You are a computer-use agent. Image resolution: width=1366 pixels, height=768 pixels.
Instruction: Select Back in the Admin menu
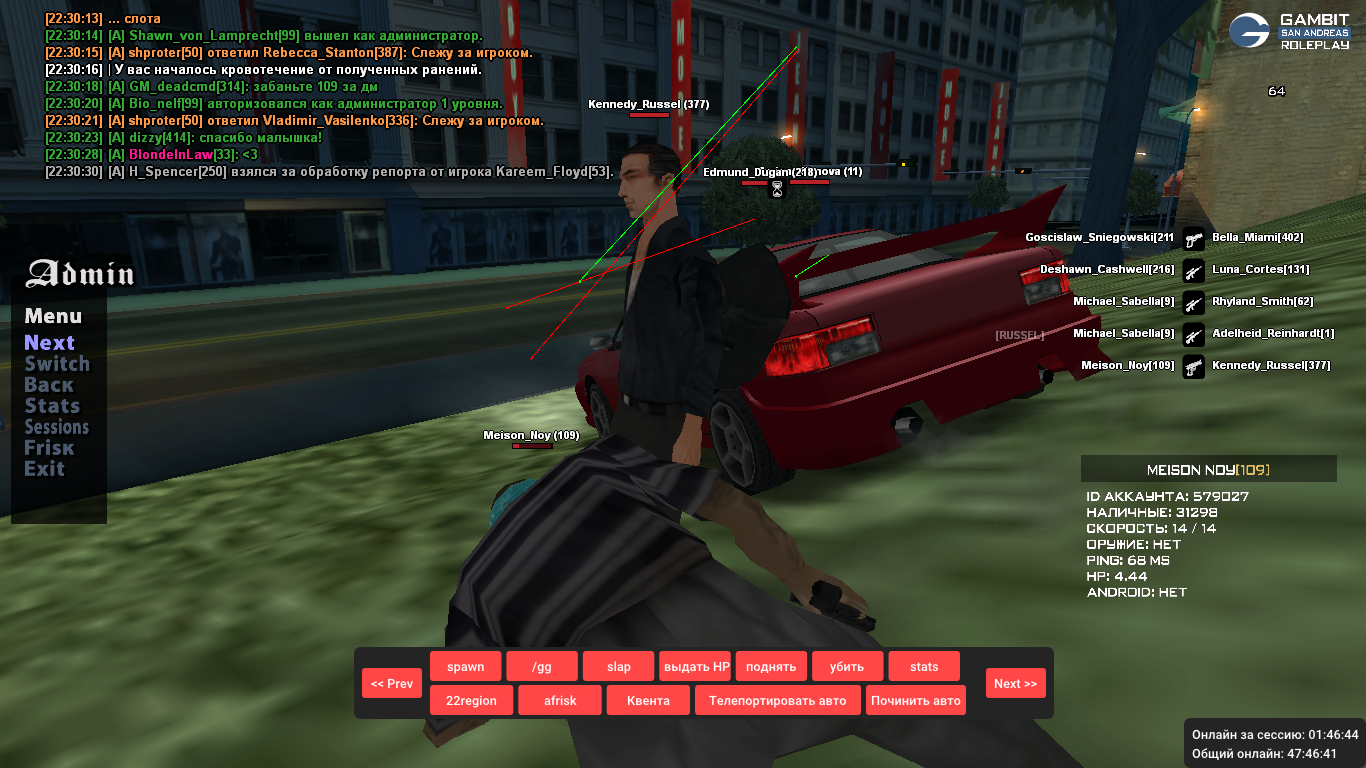coord(49,385)
